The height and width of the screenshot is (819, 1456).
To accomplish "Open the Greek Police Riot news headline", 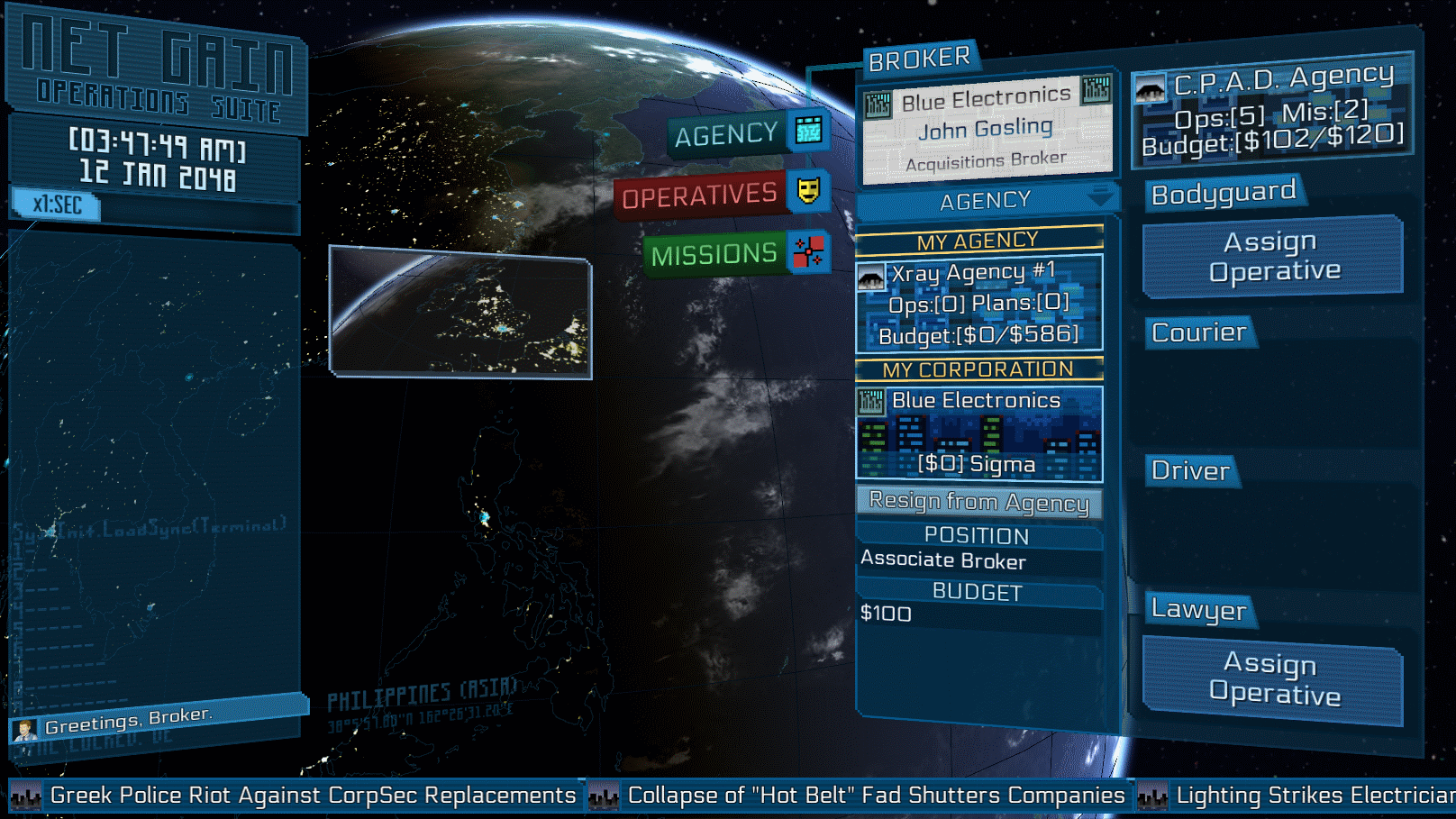I will click(x=312, y=796).
